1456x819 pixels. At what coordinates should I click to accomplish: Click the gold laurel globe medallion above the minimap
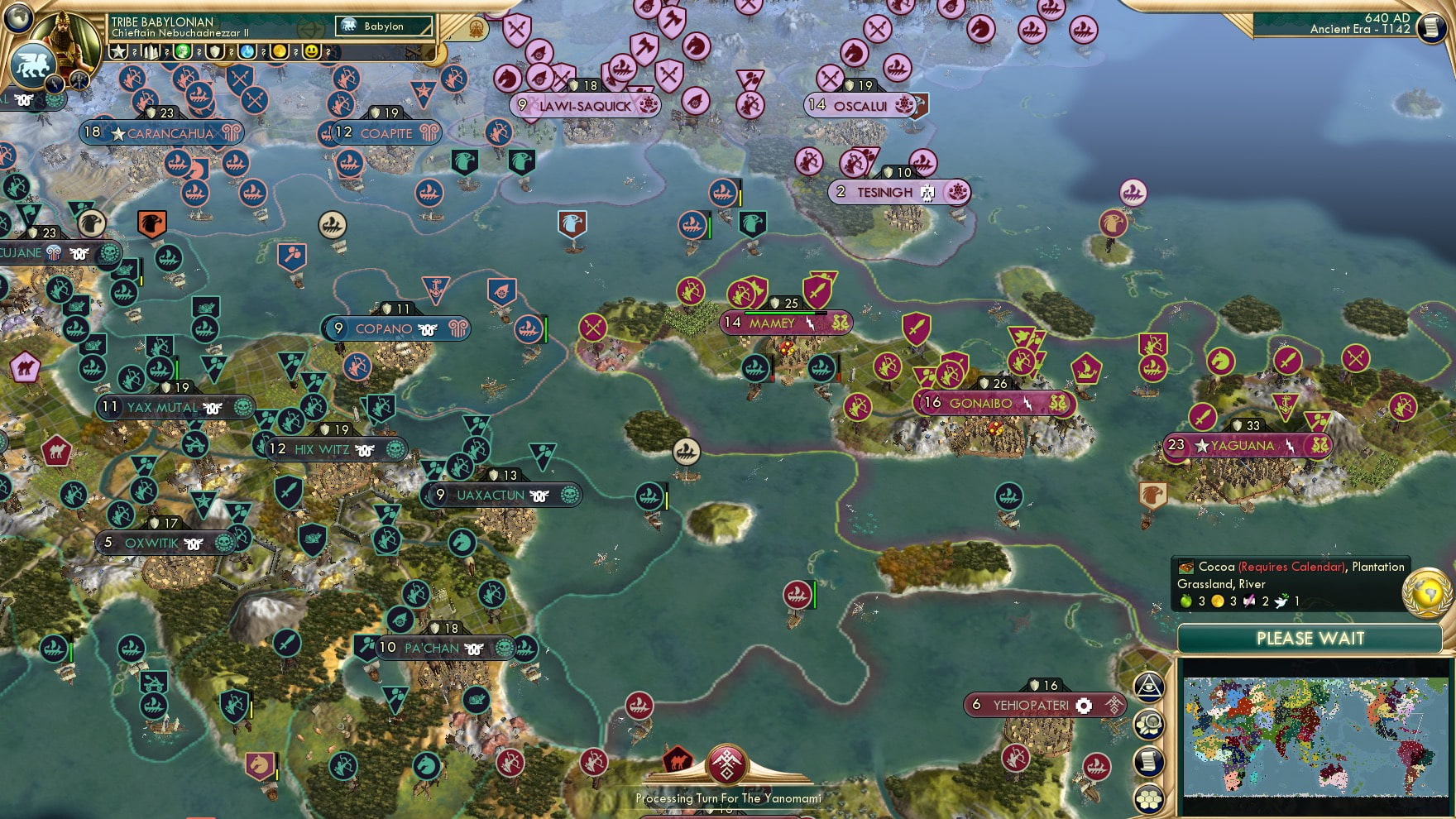pyautogui.click(x=1427, y=594)
